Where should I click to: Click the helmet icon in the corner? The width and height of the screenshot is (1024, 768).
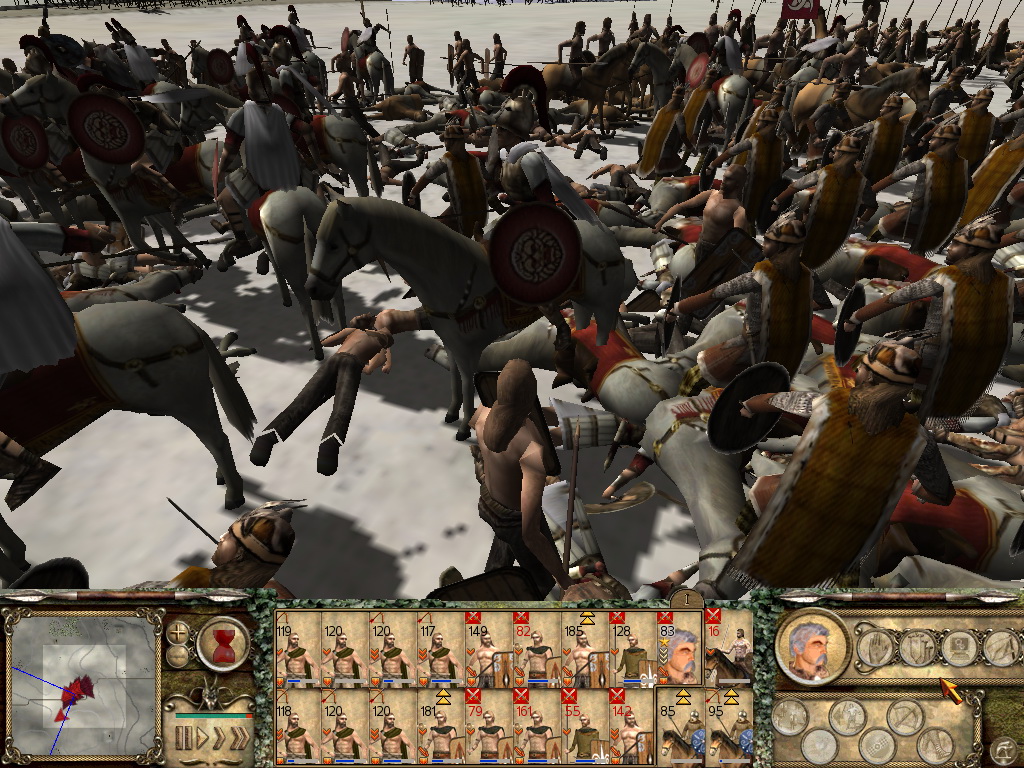[1001, 747]
